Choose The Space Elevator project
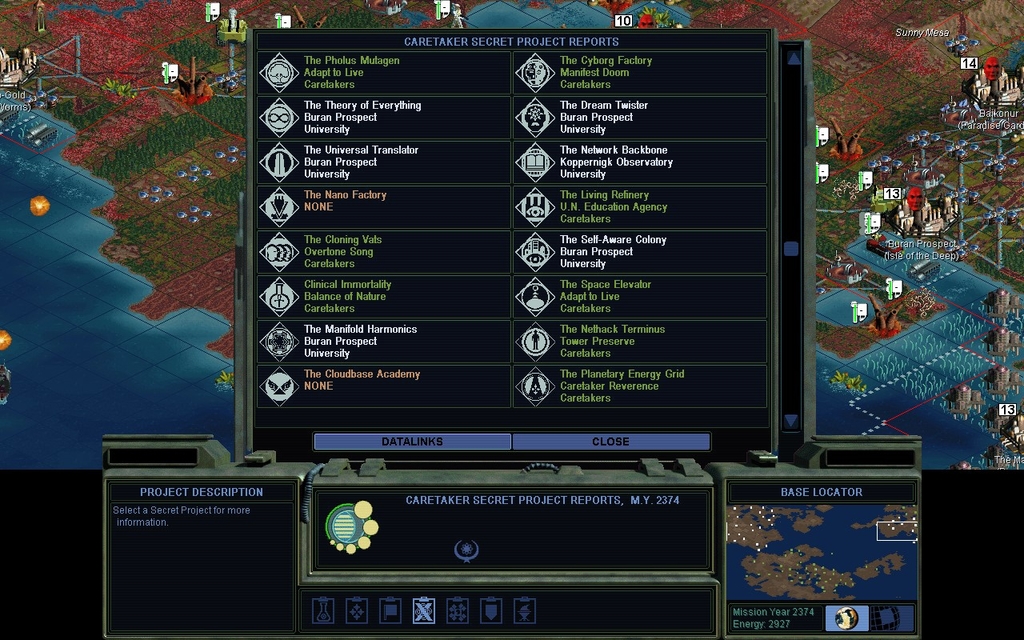This screenshot has height=640, width=1024. point(640,297)
